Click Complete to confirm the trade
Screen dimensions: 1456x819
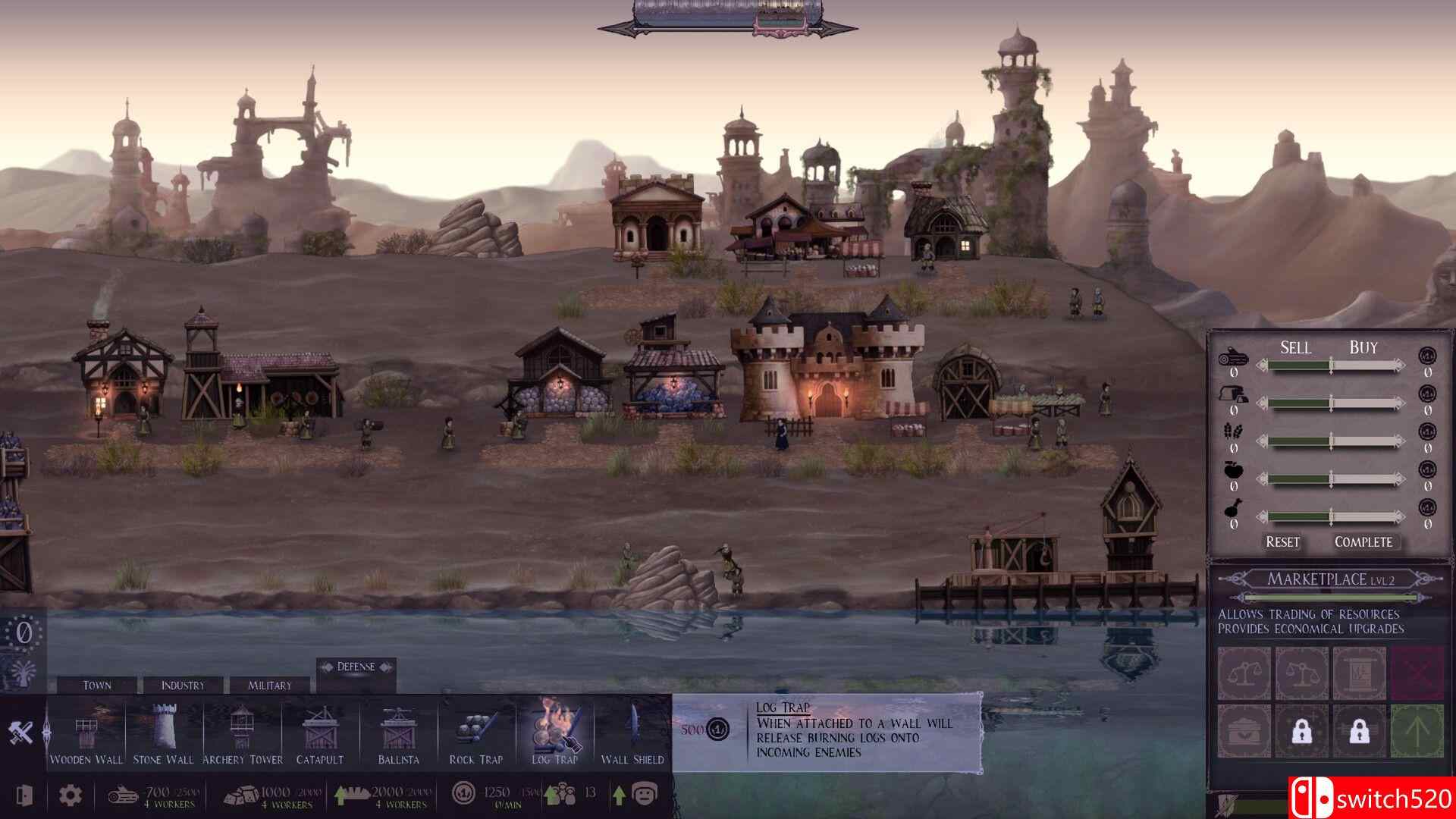click(1363, 542)
